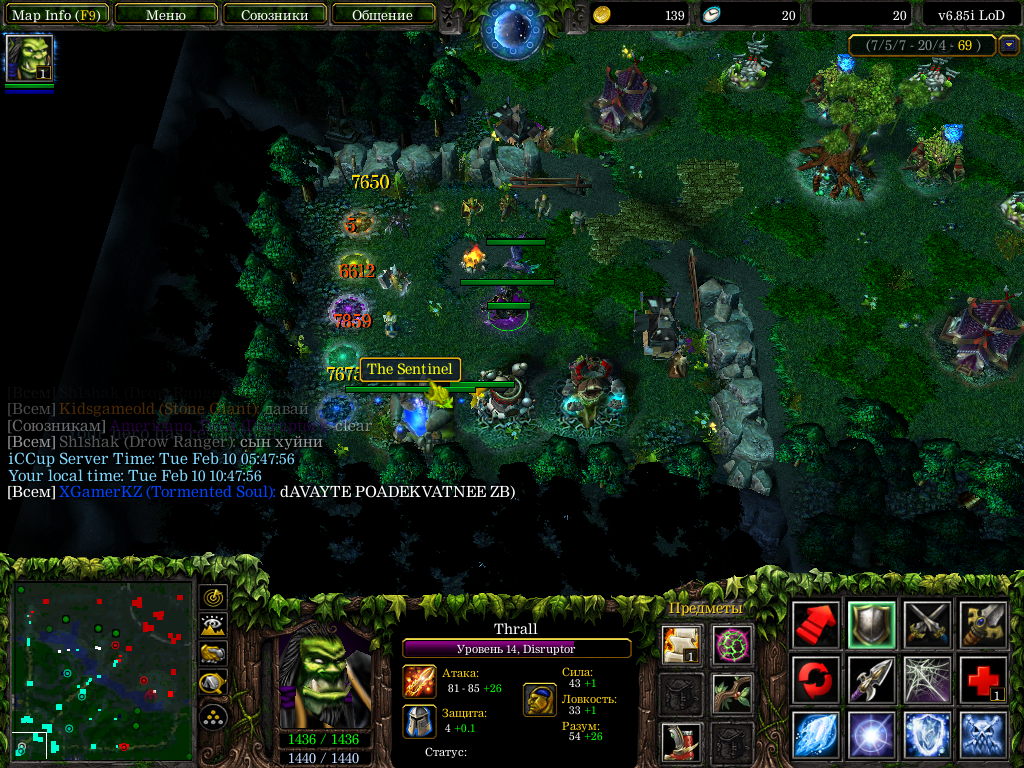Toggle formation movement button (yellow dots)
Image resolution: width=1024 pixels, height=768 pixels.
(213, 716)
